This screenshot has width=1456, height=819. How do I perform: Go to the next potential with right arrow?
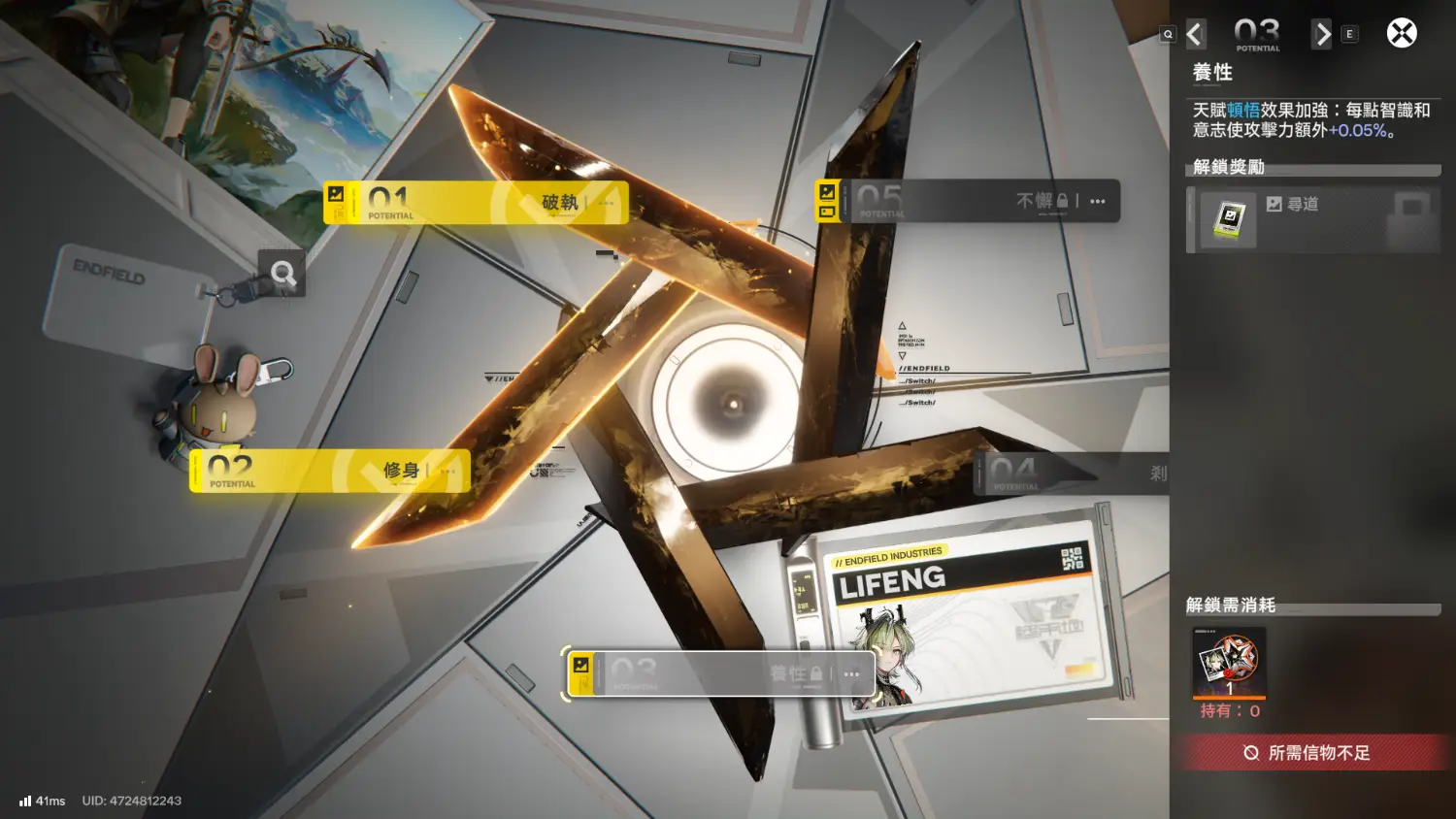pyautogui.click(x=1322, y=34)
